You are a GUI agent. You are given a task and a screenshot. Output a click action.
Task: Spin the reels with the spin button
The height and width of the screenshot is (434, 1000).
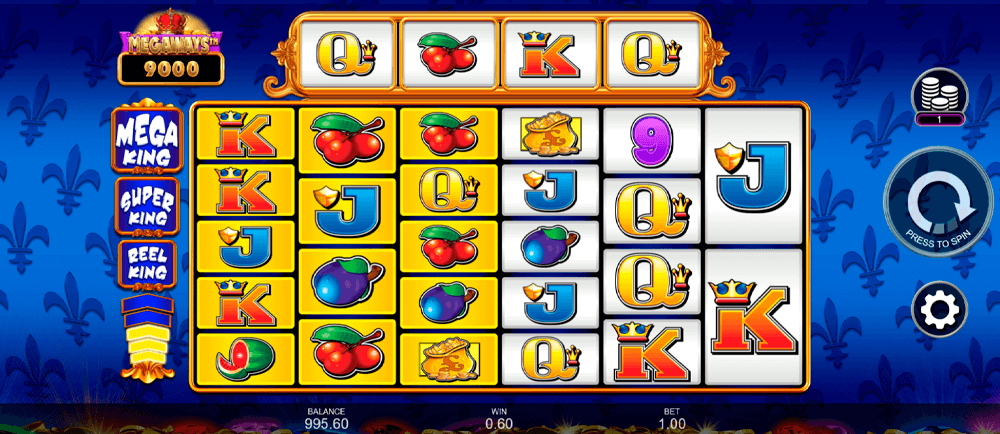(938, 207)
